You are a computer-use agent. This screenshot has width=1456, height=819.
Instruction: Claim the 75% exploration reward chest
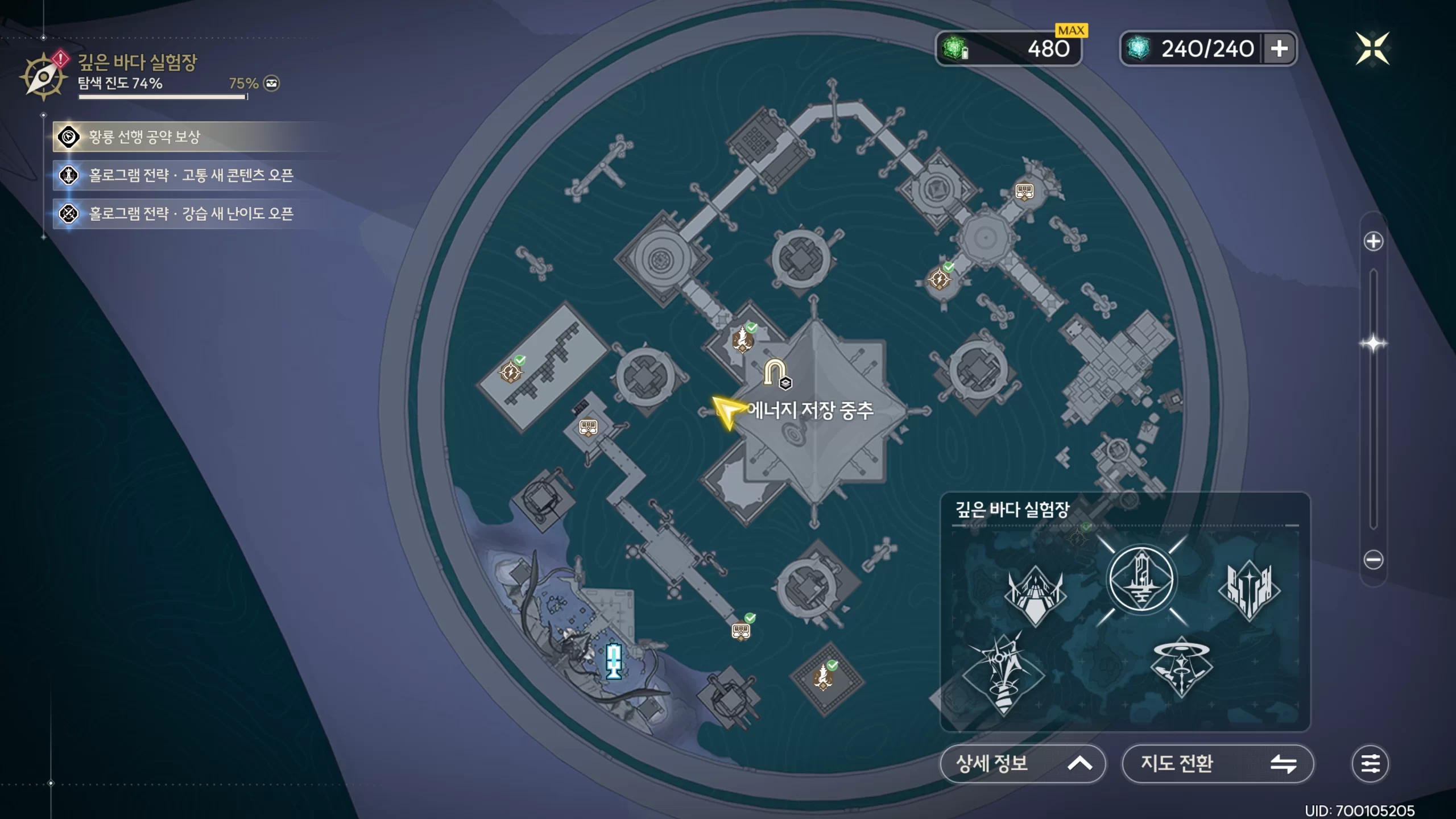click(x=272, y=84)
